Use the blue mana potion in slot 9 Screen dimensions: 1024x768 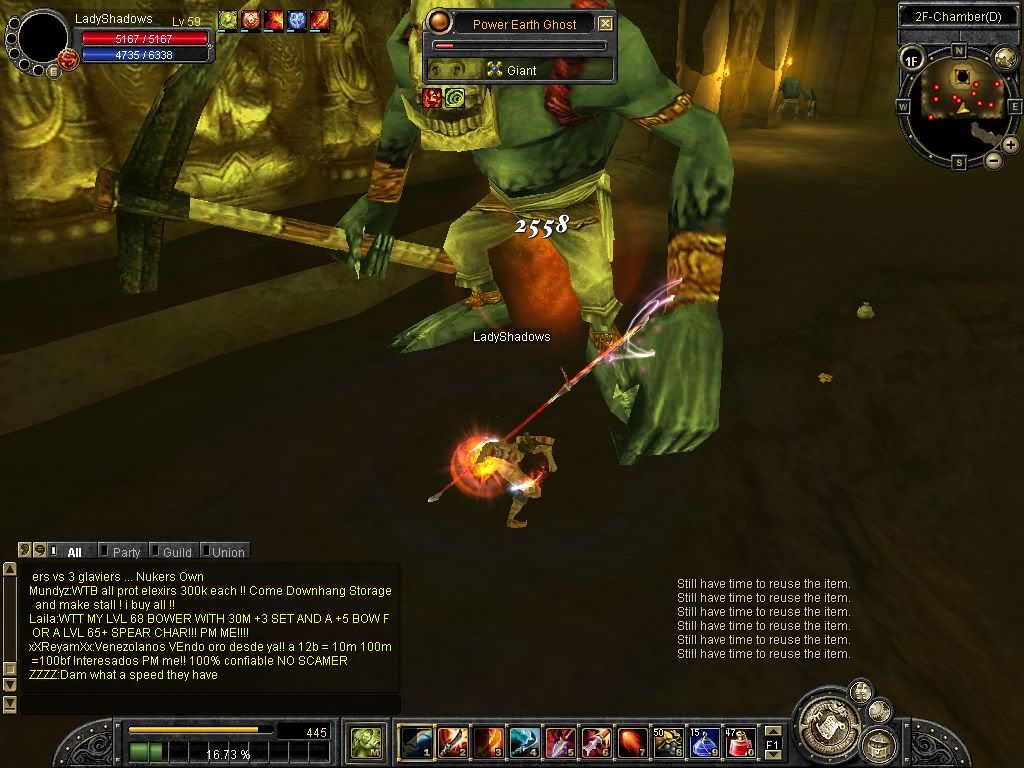(705, 743)
